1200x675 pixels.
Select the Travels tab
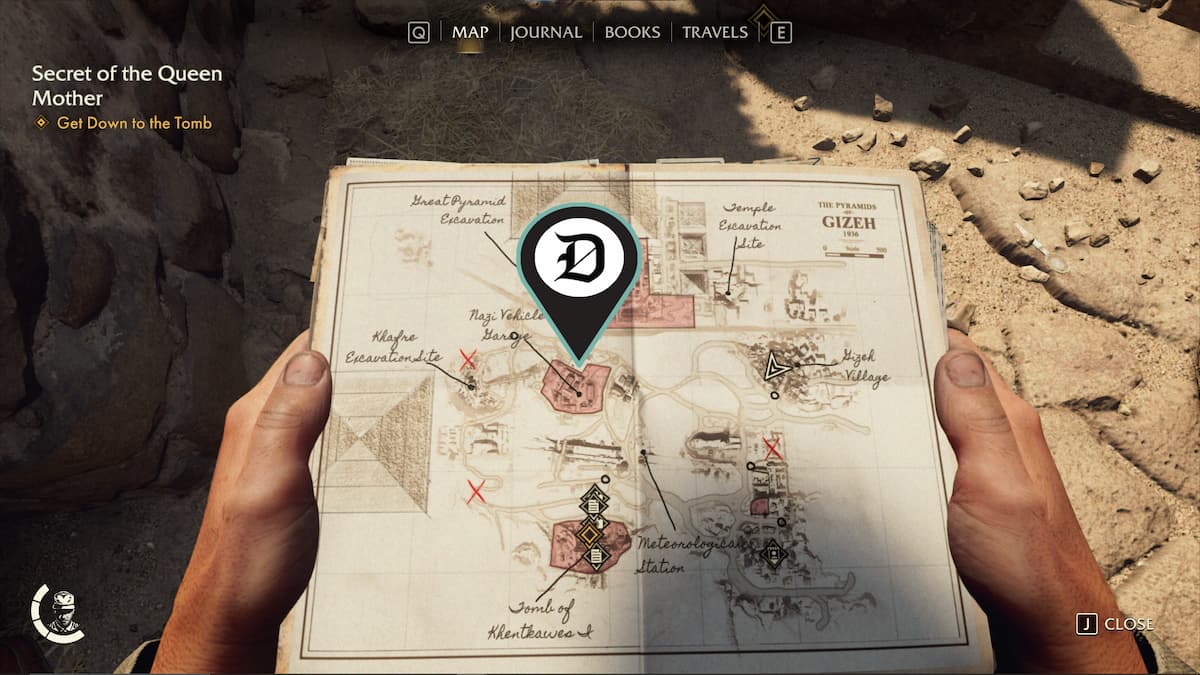714,32
